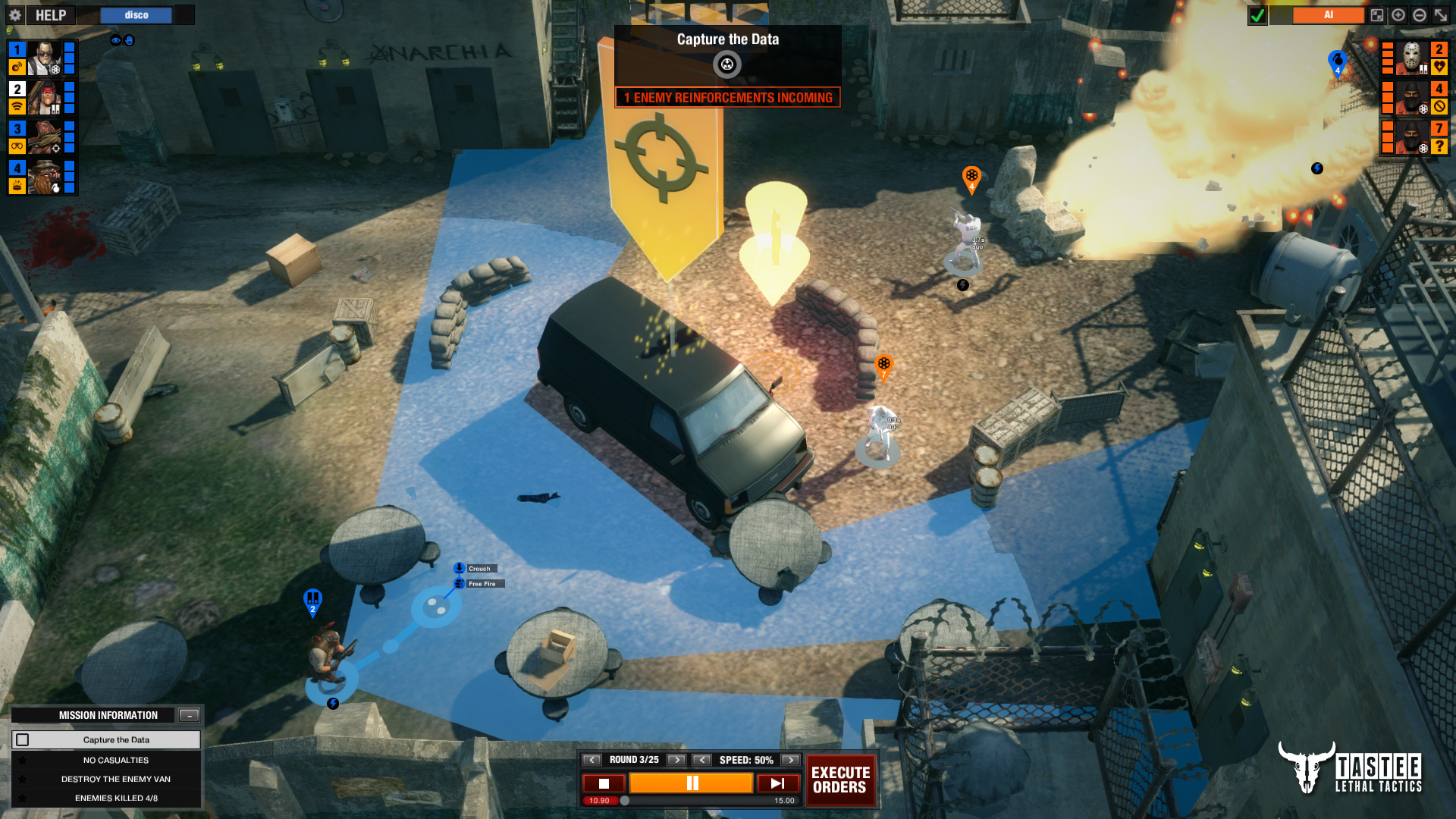Screen dimensions: 1456x819
Task: Open the HELP menu
Action: coord(51,14)
